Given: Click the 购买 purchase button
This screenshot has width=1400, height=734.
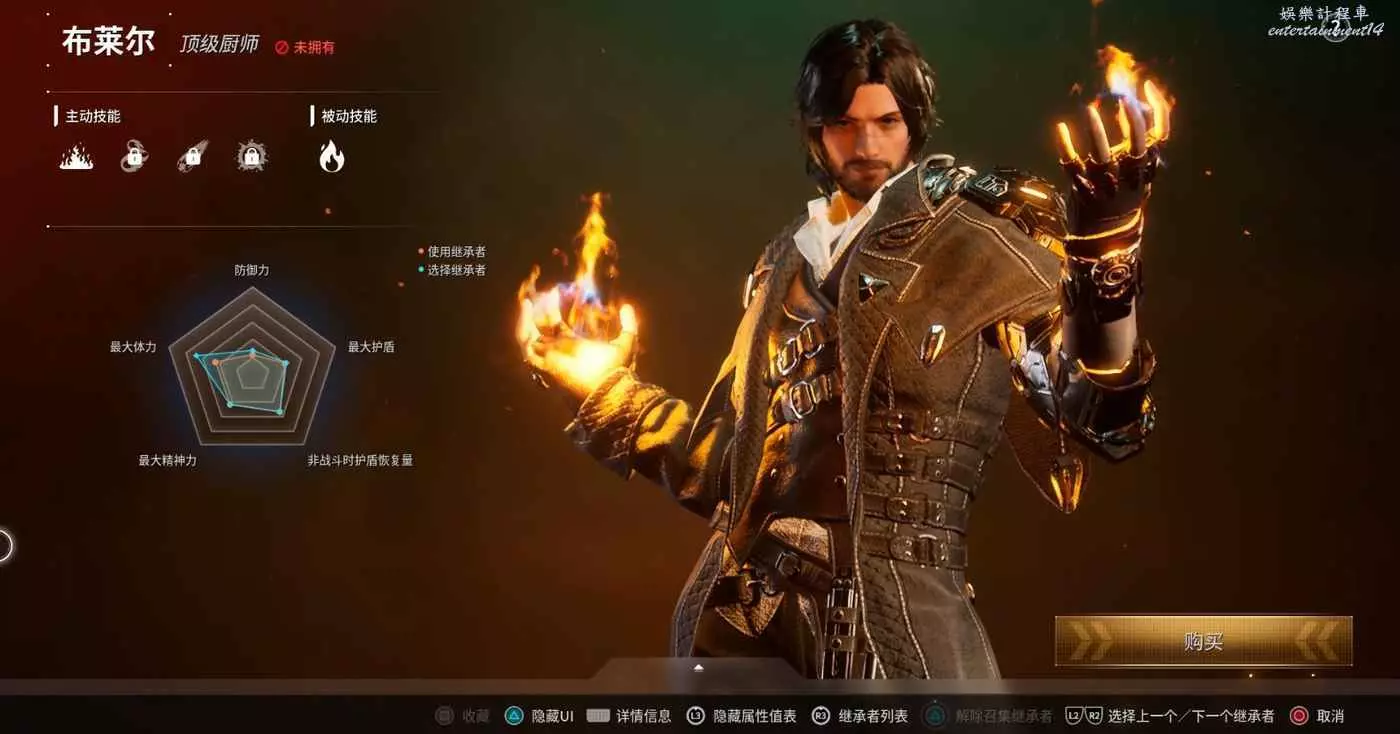Looking at the screenshot, I should (1203, 641).
